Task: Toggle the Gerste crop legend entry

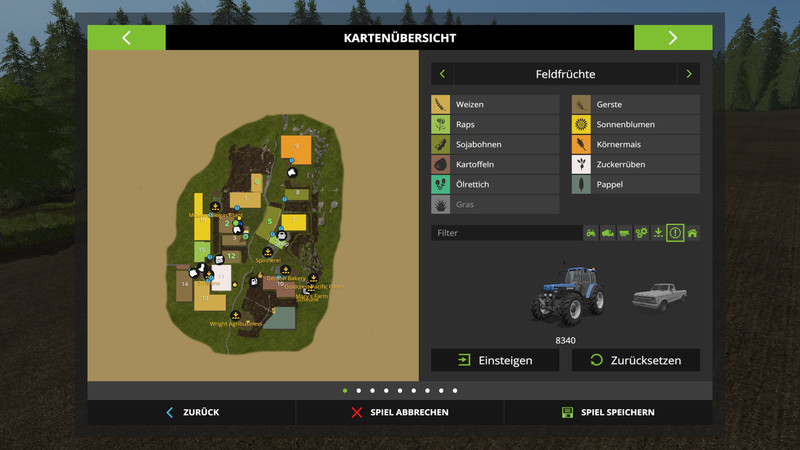Action: click(x=635, y=105)
